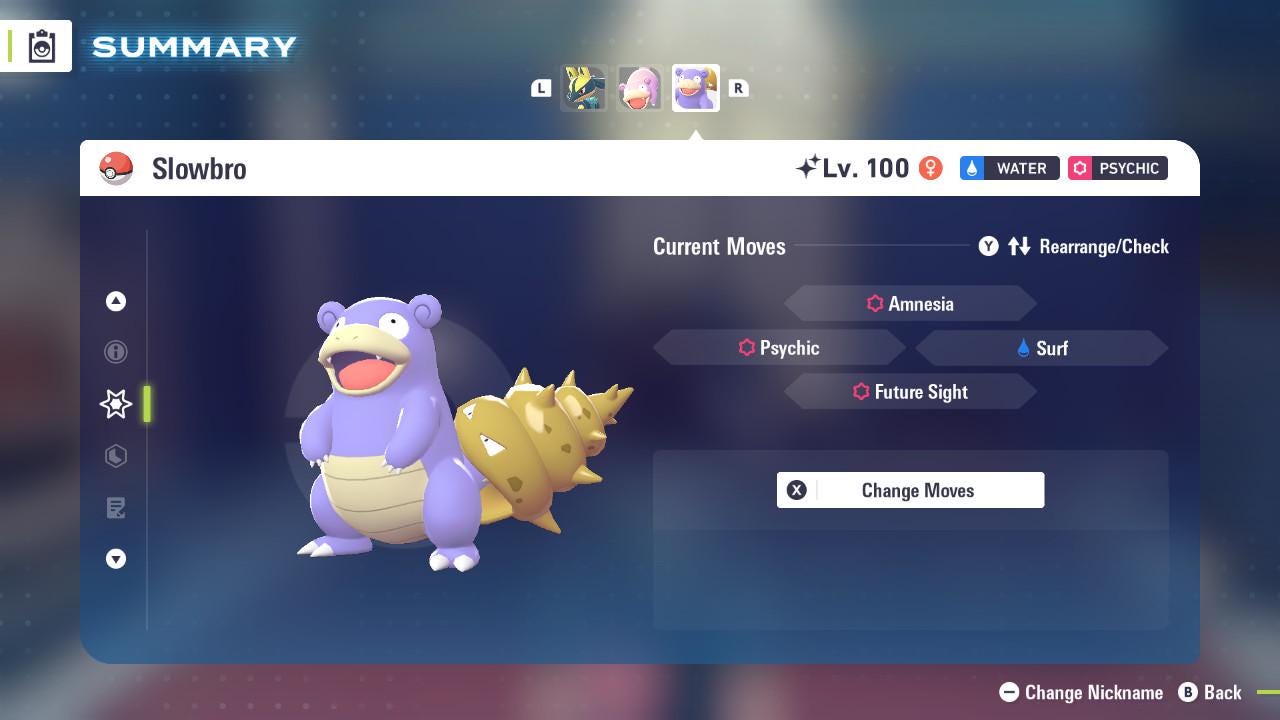Switch to Slowpoke's summary thumbnail
Screen dimensions: 1280x720
[x=640, y=88]
